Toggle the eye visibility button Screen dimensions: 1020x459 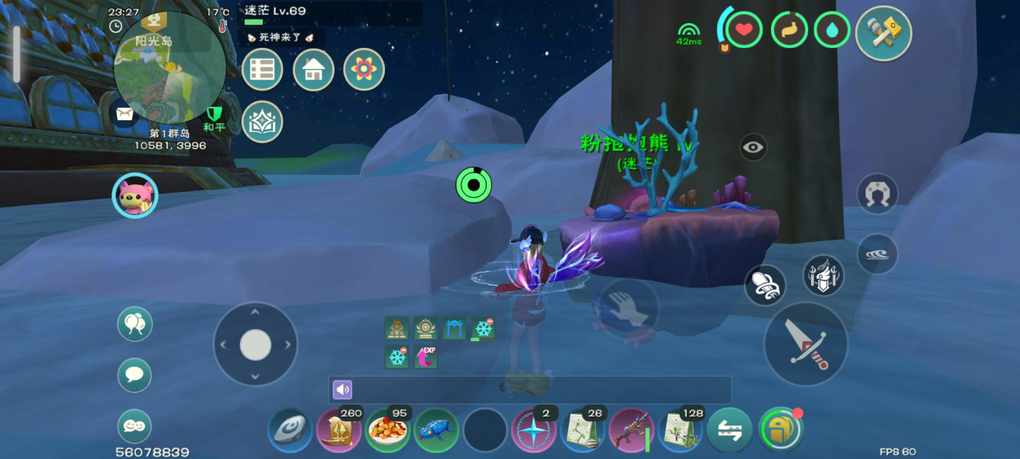(754, 148)
